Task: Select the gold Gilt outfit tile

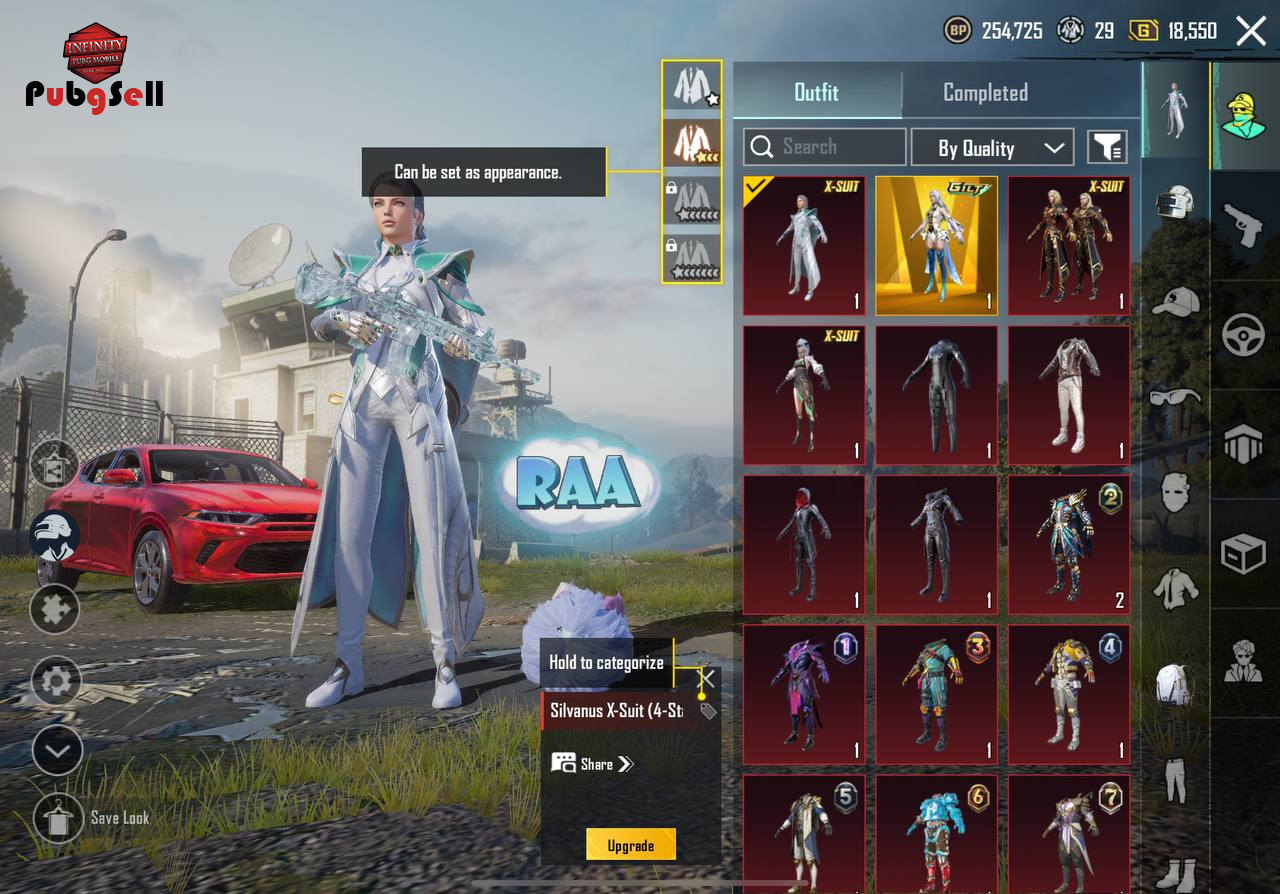Action: [x=936, y=246]
